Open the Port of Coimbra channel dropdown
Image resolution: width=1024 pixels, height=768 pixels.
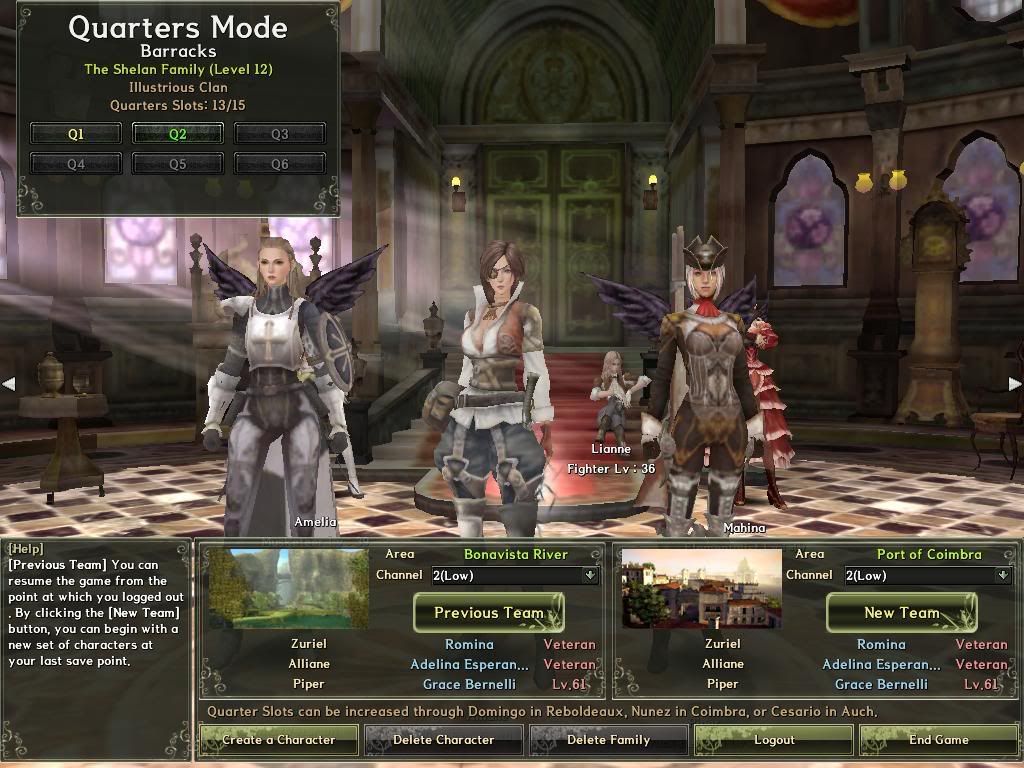tap(1003, 575)
